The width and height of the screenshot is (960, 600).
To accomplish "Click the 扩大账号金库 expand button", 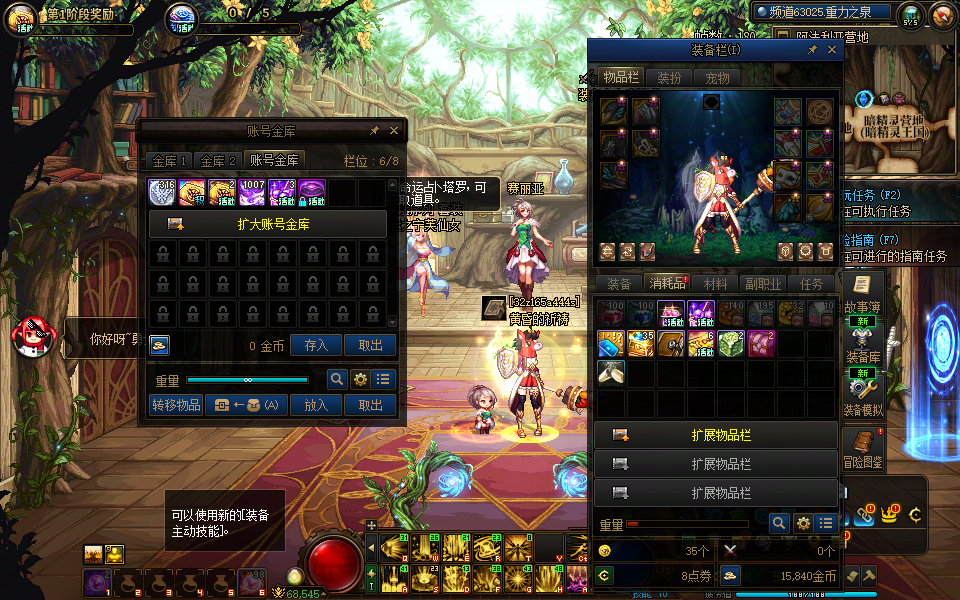I will [268, 224].
